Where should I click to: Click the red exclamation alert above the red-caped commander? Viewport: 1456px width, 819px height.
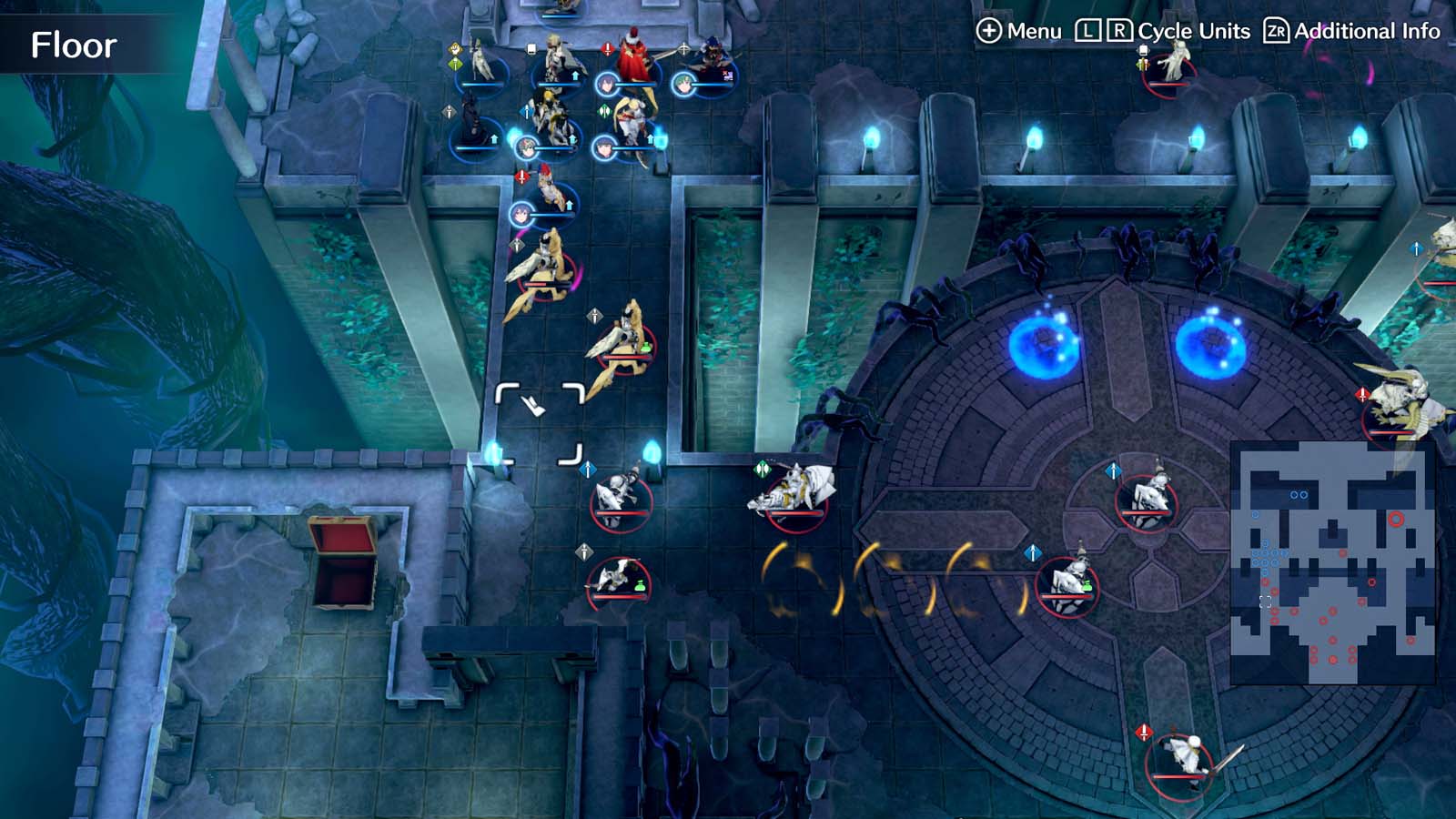607,49
